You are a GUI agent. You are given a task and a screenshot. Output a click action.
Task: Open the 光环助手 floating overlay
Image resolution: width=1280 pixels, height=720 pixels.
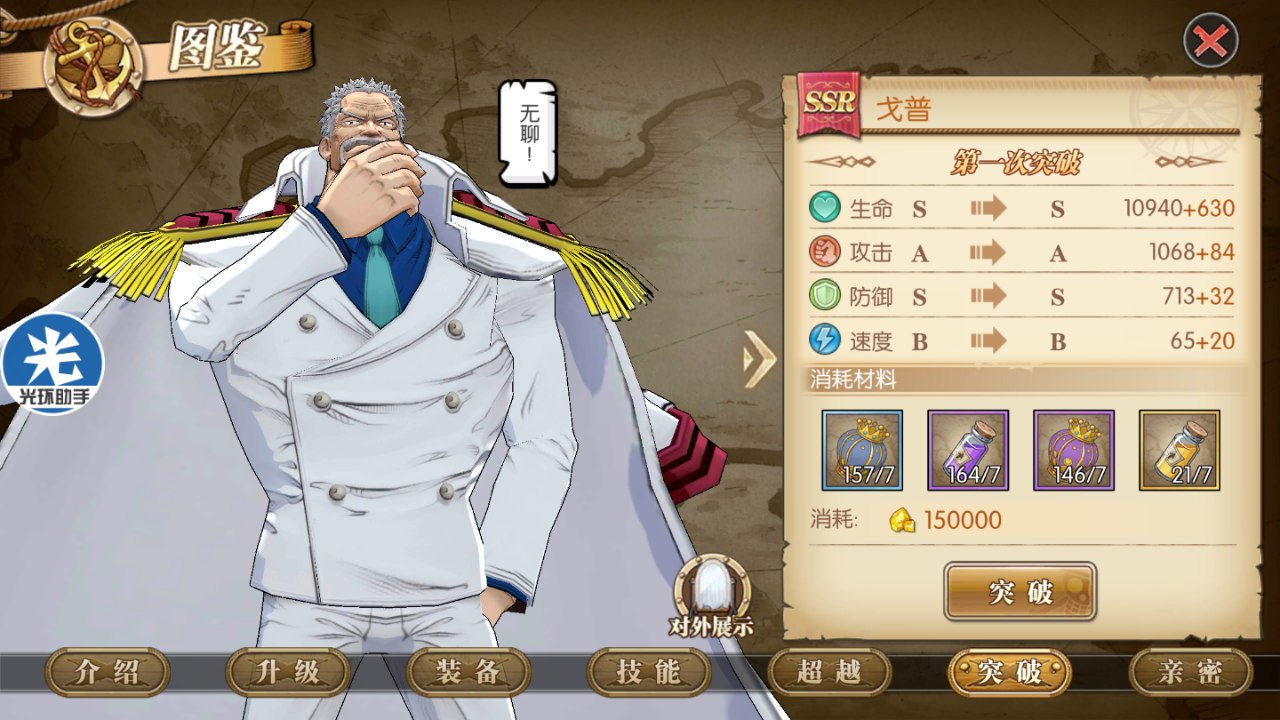50,363
